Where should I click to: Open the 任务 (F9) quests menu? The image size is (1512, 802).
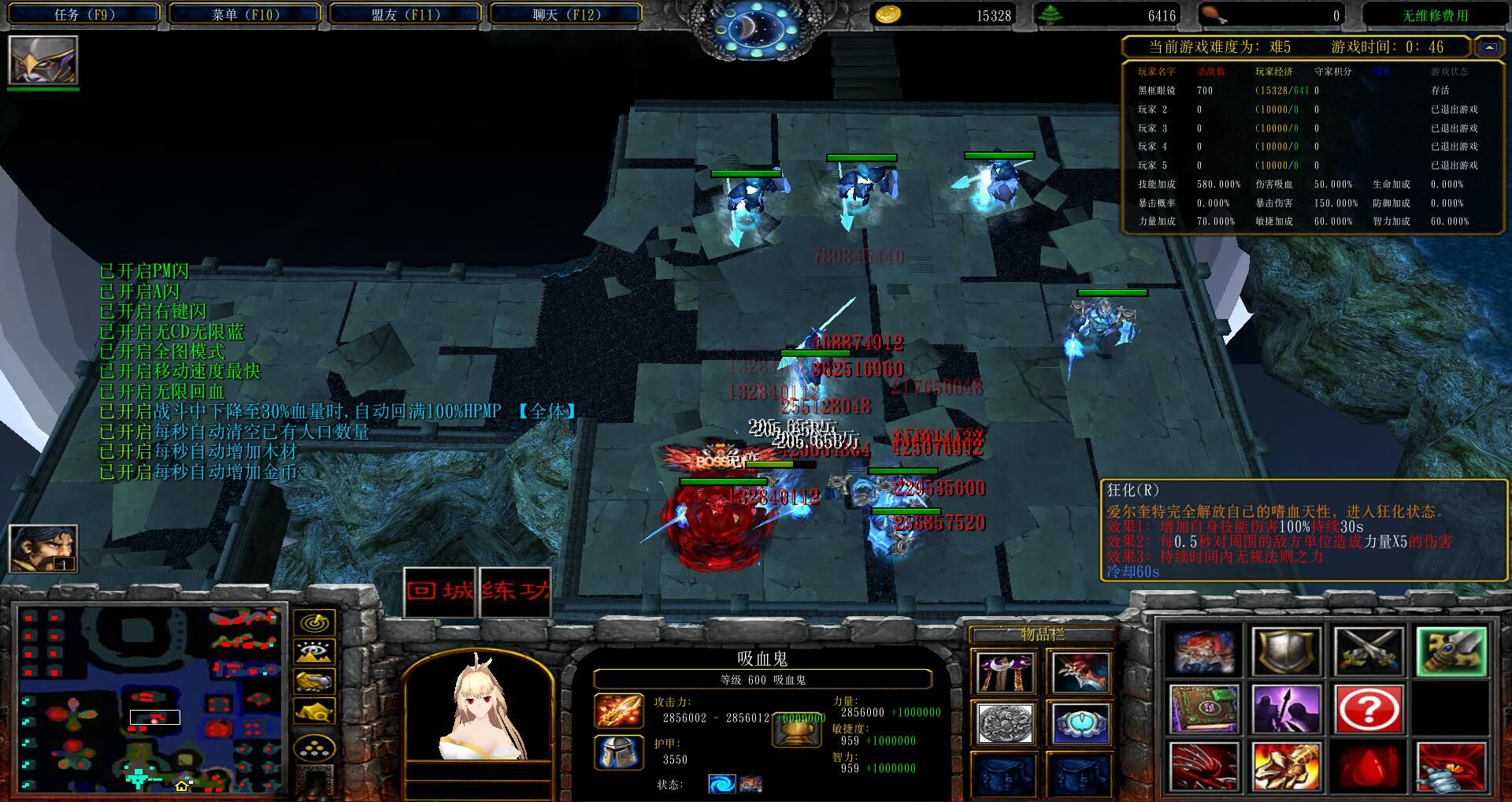84,14
